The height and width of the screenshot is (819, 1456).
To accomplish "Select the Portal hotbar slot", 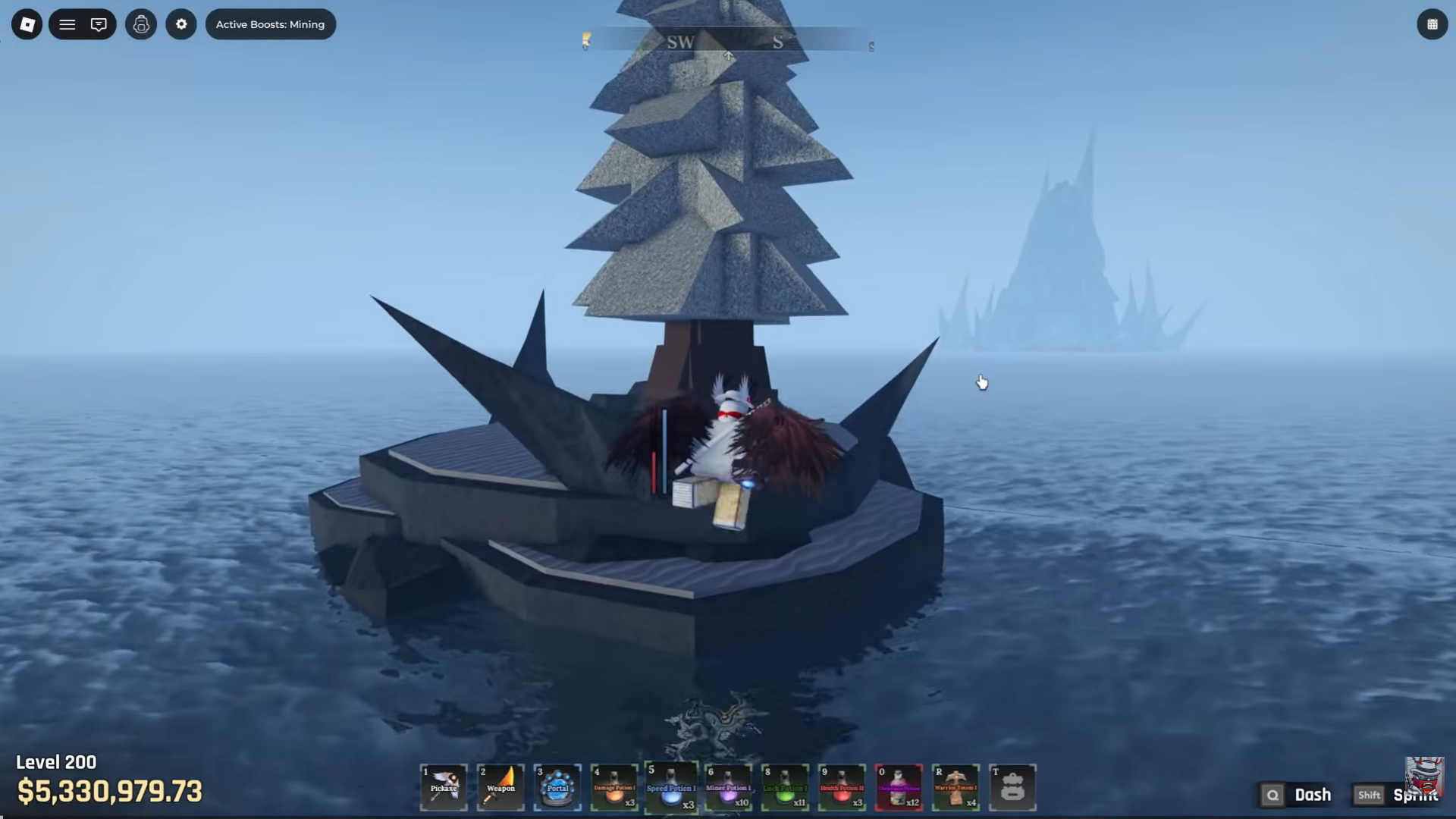I will tap(557, 787).
